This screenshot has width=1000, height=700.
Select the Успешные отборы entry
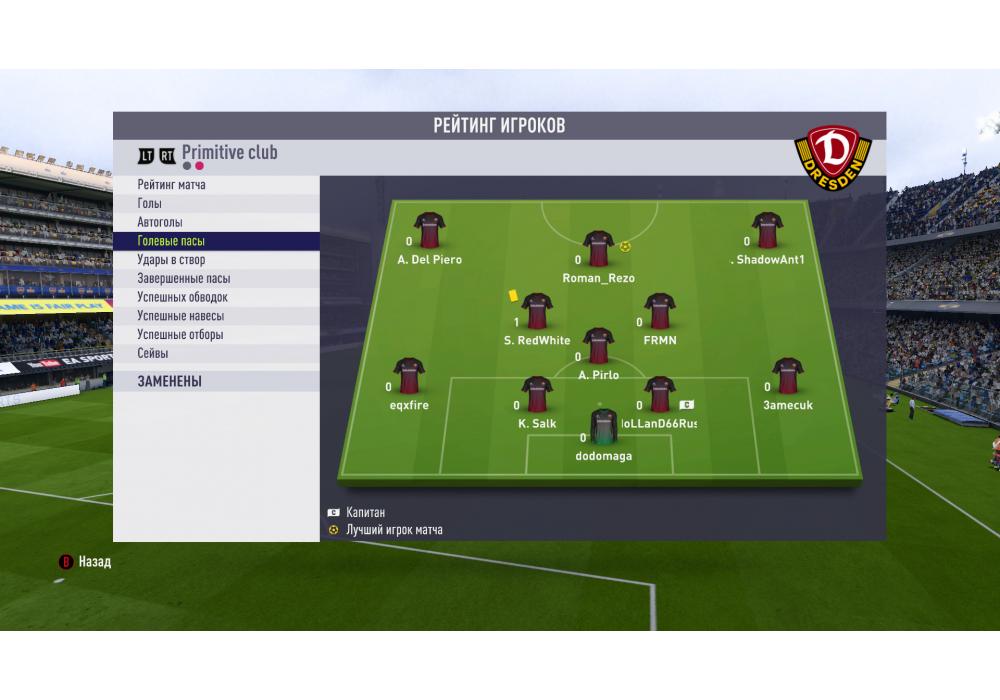click(x=180, y=335)
